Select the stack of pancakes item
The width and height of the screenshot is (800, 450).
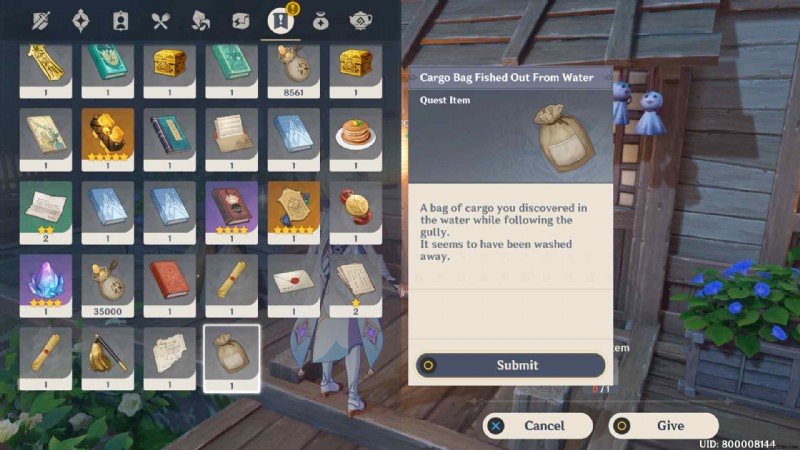(355, 135)
